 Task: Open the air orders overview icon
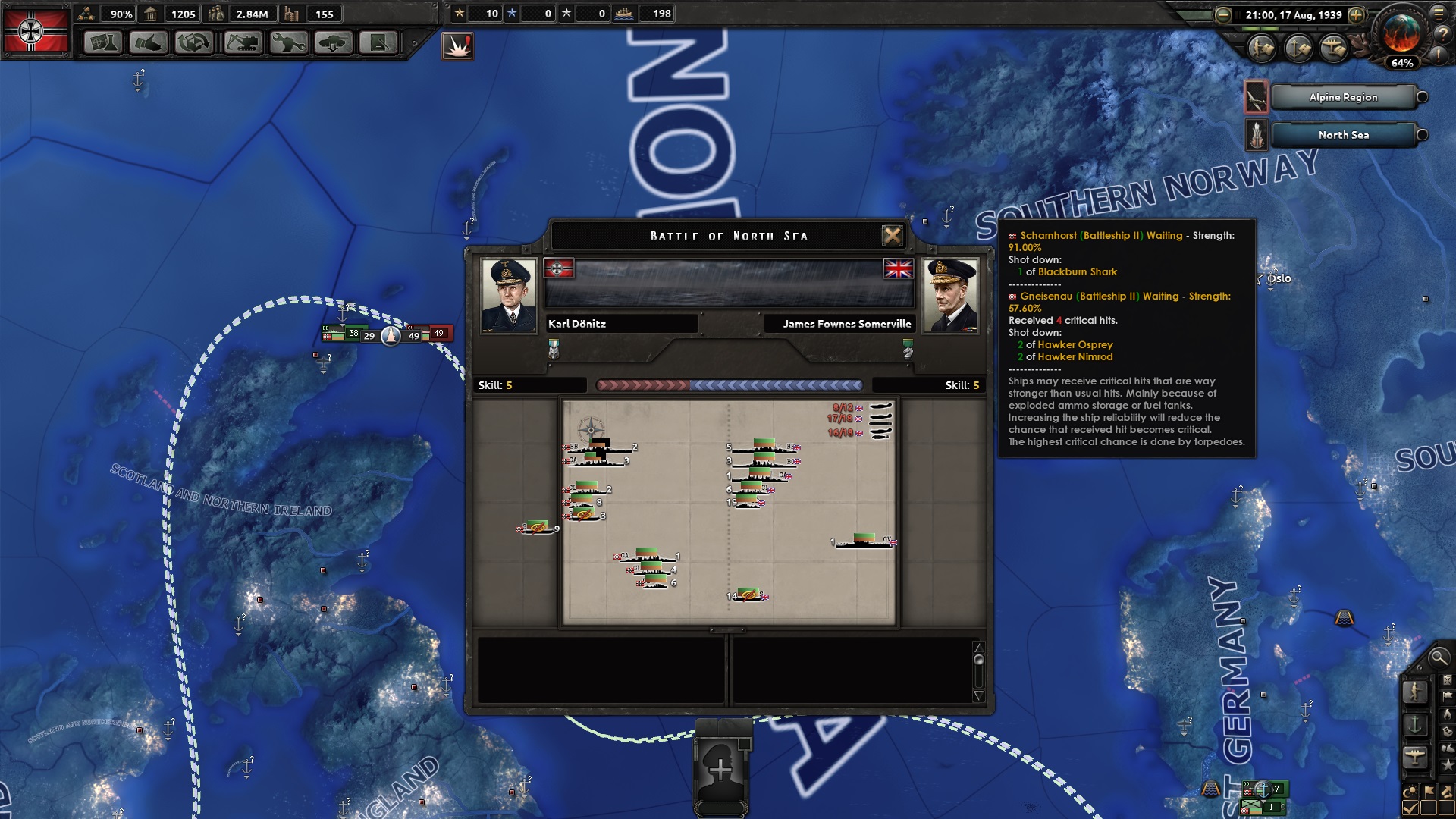[1333, 49]
